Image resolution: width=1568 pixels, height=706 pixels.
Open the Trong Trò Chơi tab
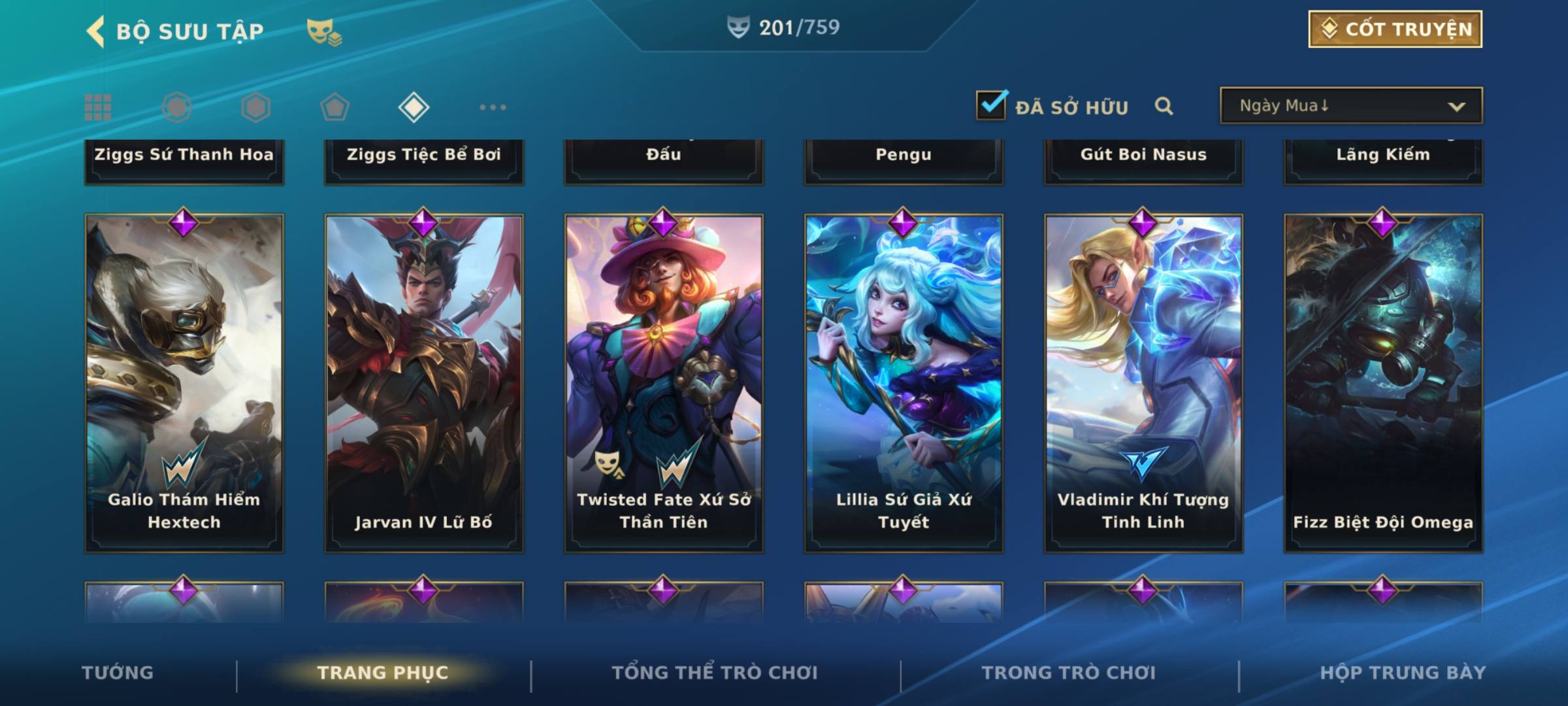point(1069,673)
